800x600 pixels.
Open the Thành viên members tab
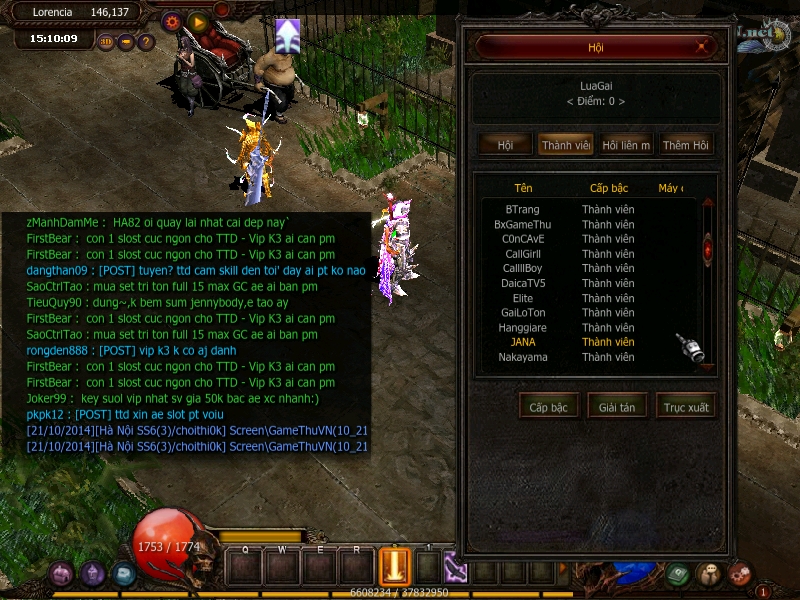tap(566, 145)
